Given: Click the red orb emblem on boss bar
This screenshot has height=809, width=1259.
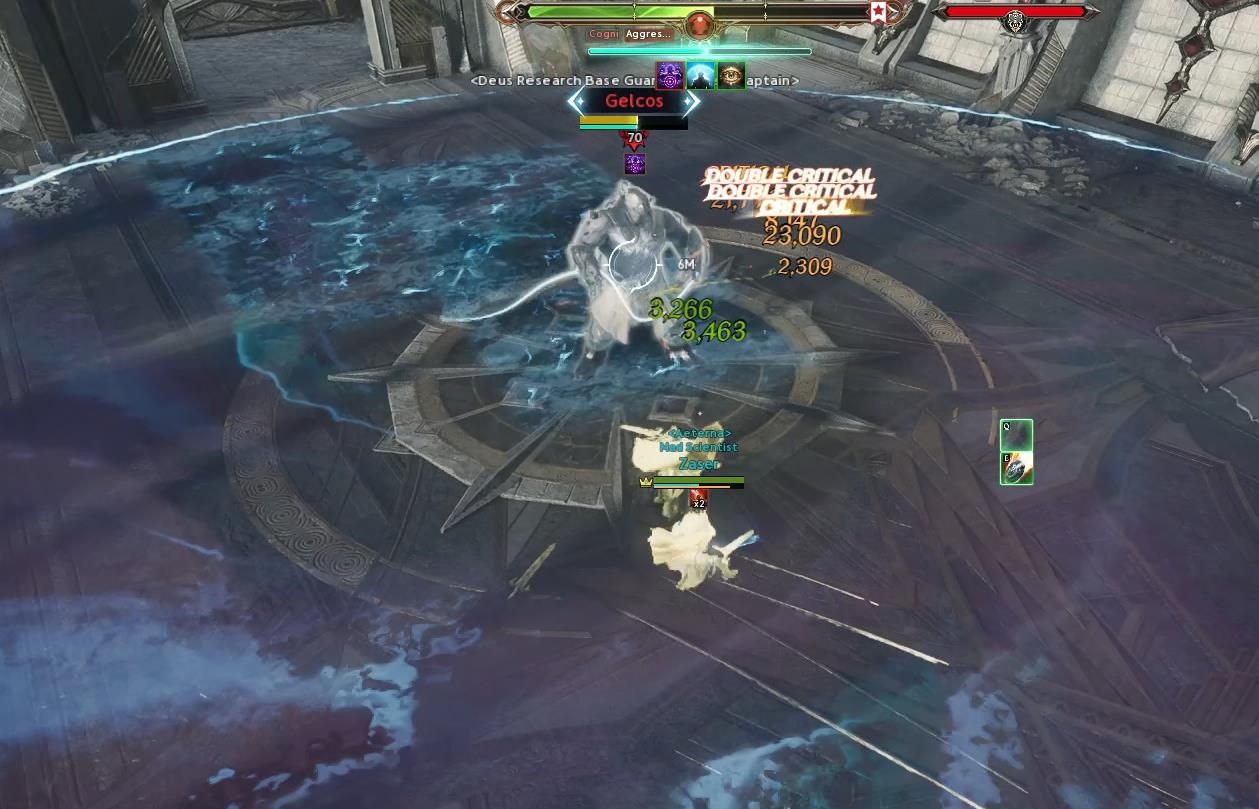Looking at the screenshot, I should pos(700,23).
